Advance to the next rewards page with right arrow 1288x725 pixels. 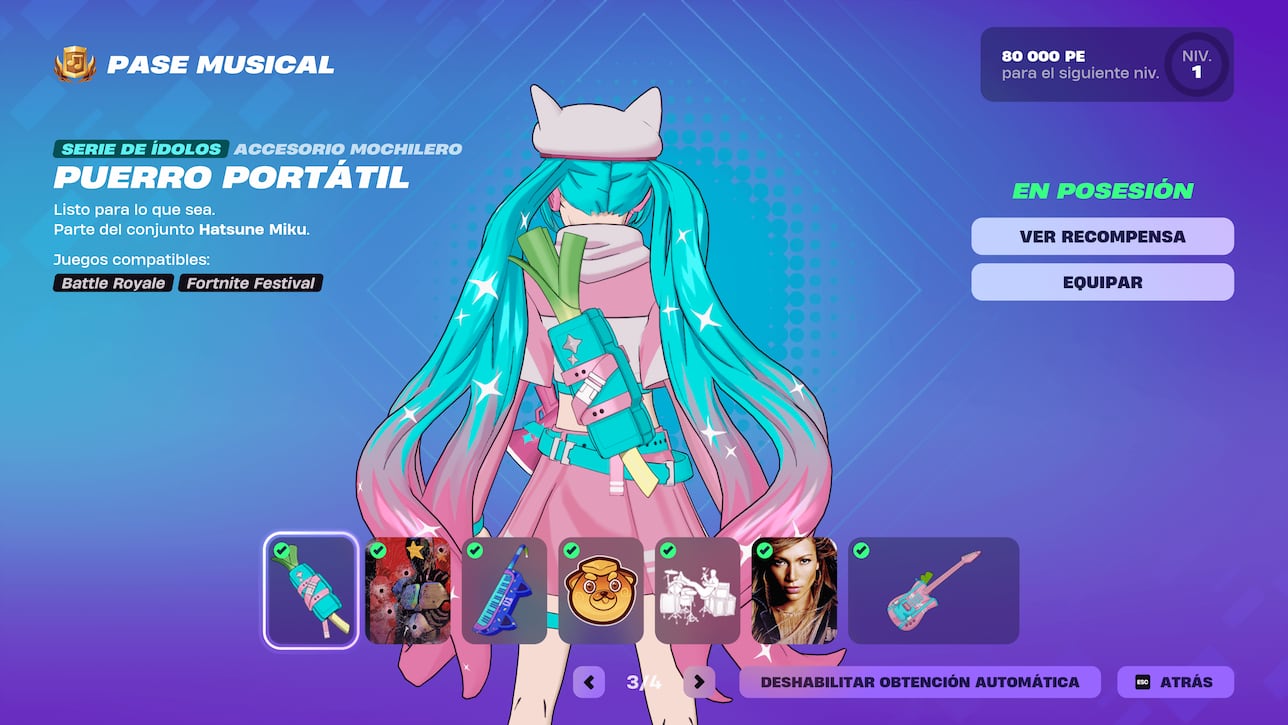(x=698, y=682)
